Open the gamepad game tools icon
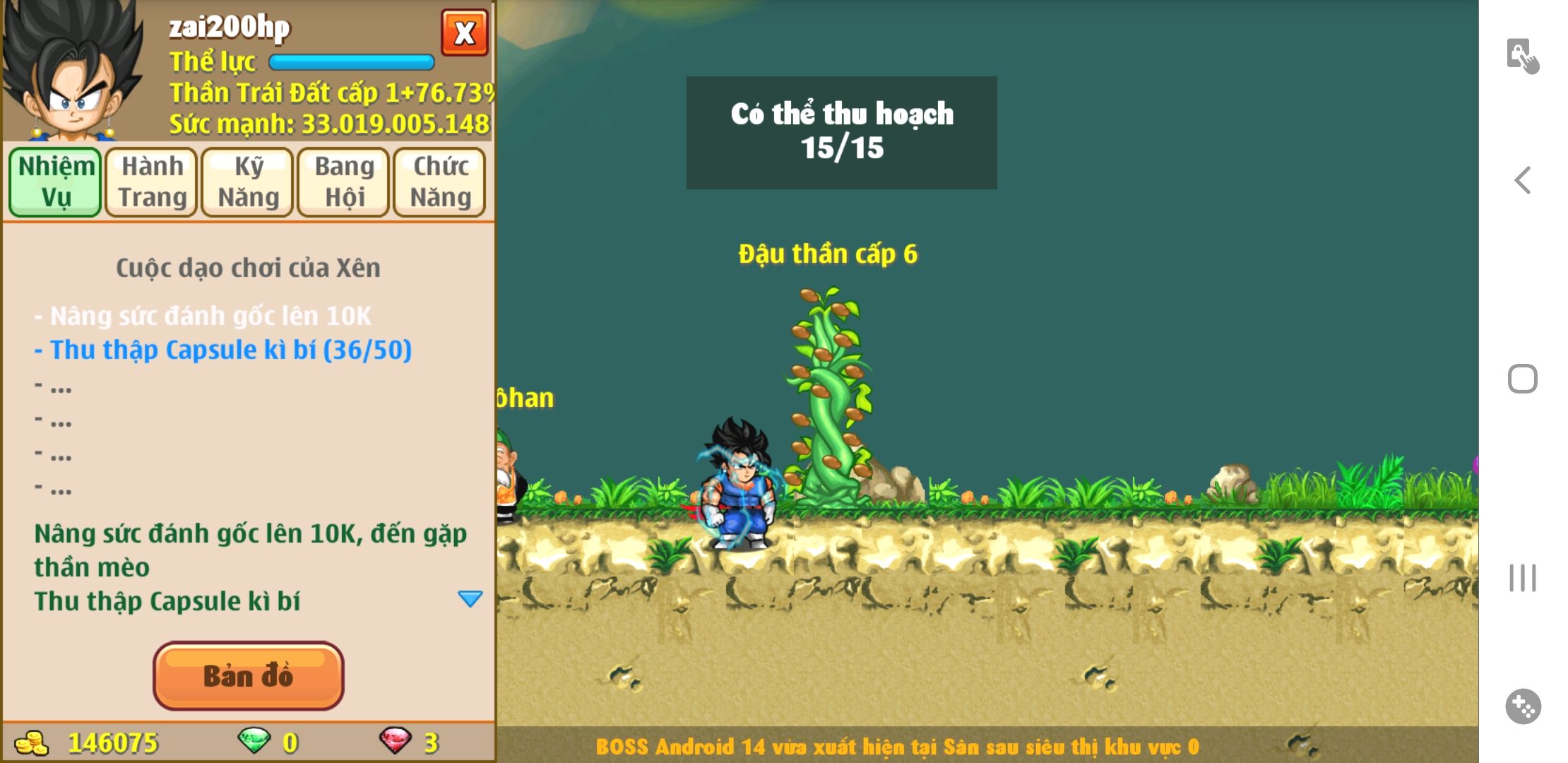The width and height of the screenshot is (1568, 763). click(1523, 706)
